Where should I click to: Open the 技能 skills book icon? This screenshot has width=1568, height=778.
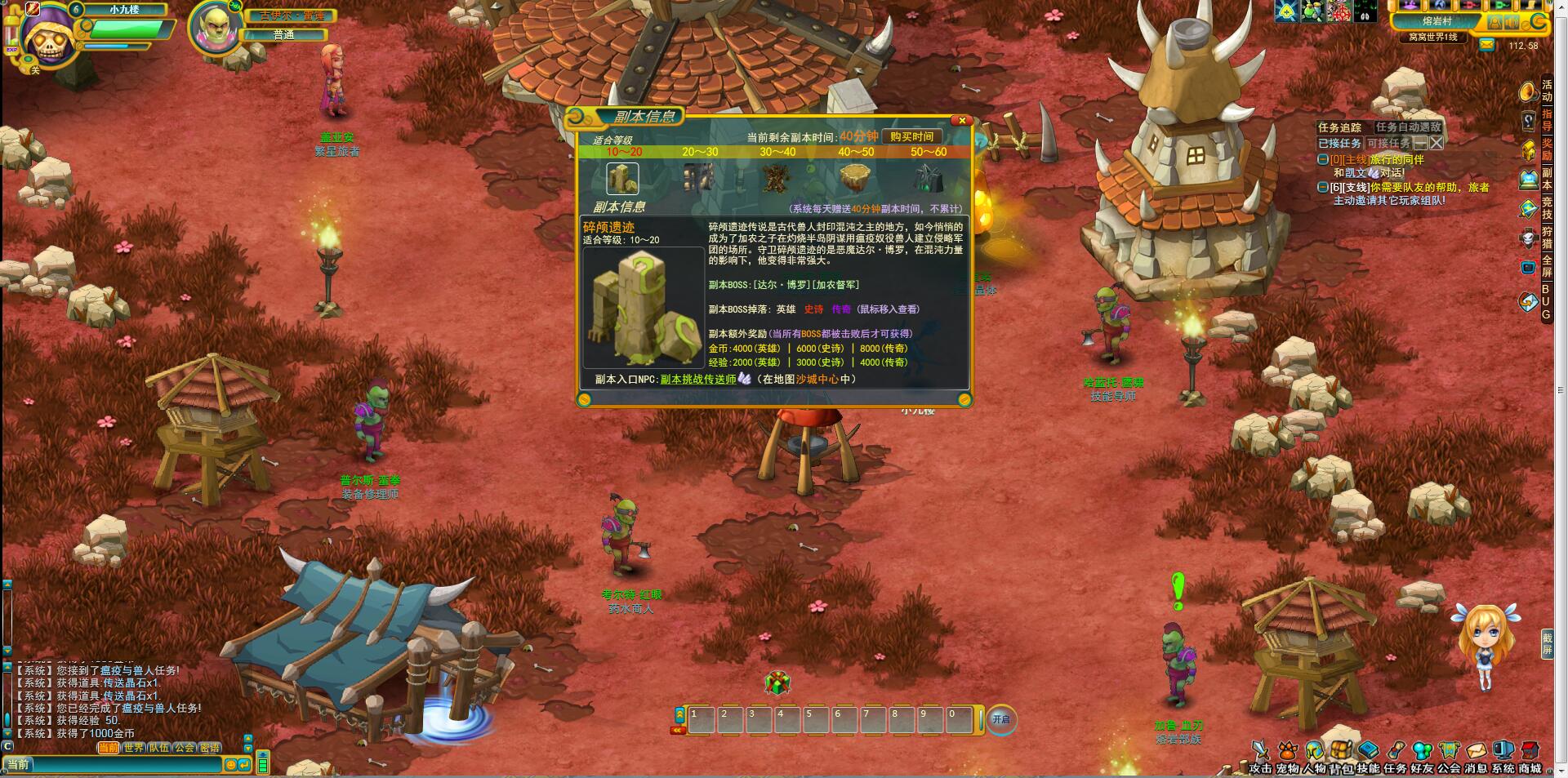coord(1369,751)
